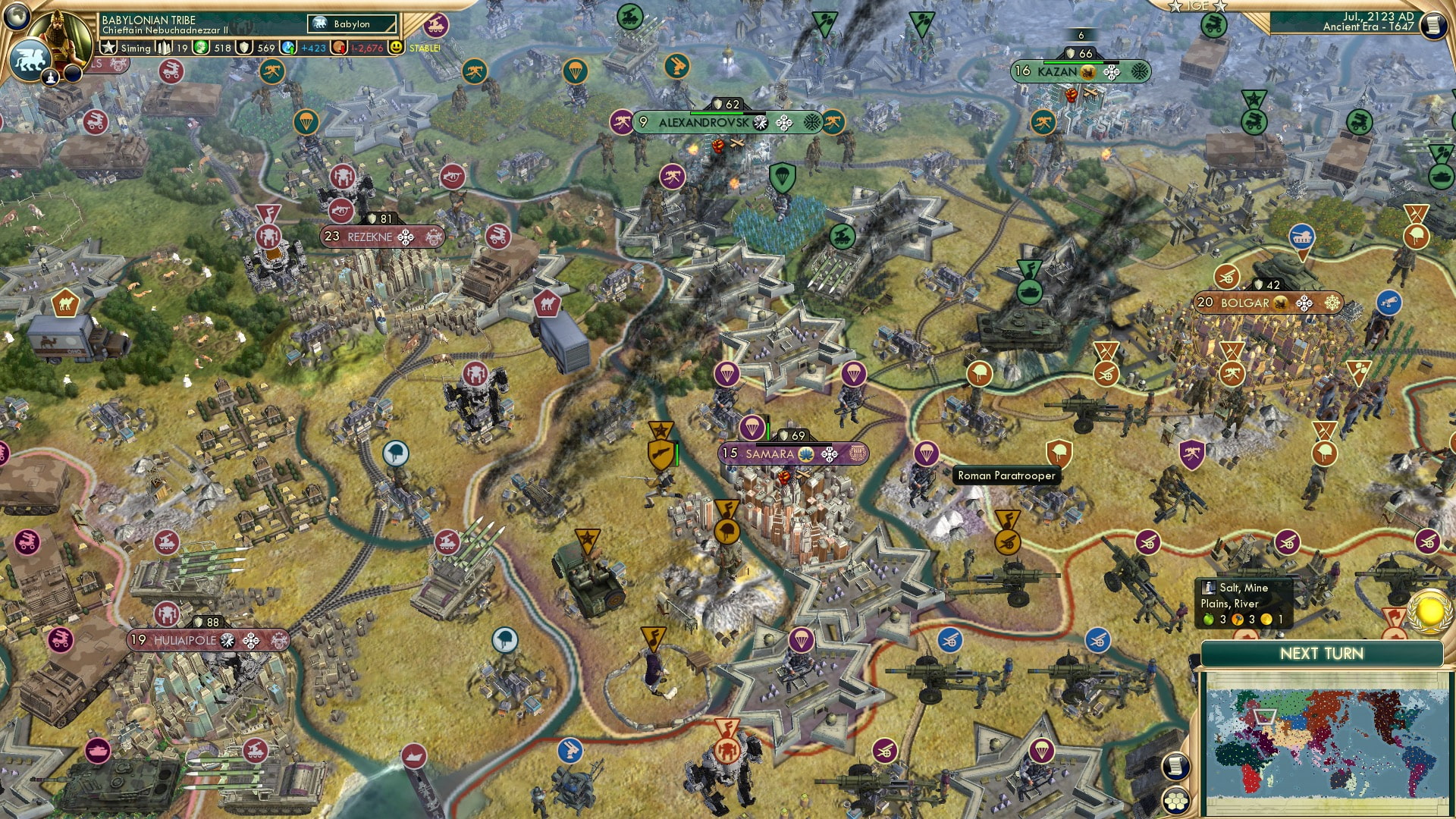Viewport: 1456px width, 819px height.
Task: Click the notification scroll icon beside the date
Action: (x=1436, y=25)
